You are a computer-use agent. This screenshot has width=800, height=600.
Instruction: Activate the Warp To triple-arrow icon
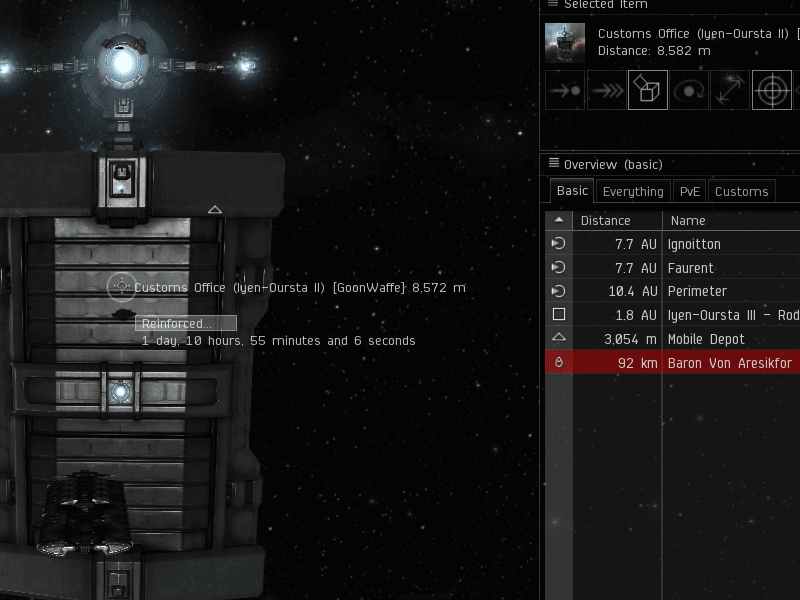click(606, 90)
